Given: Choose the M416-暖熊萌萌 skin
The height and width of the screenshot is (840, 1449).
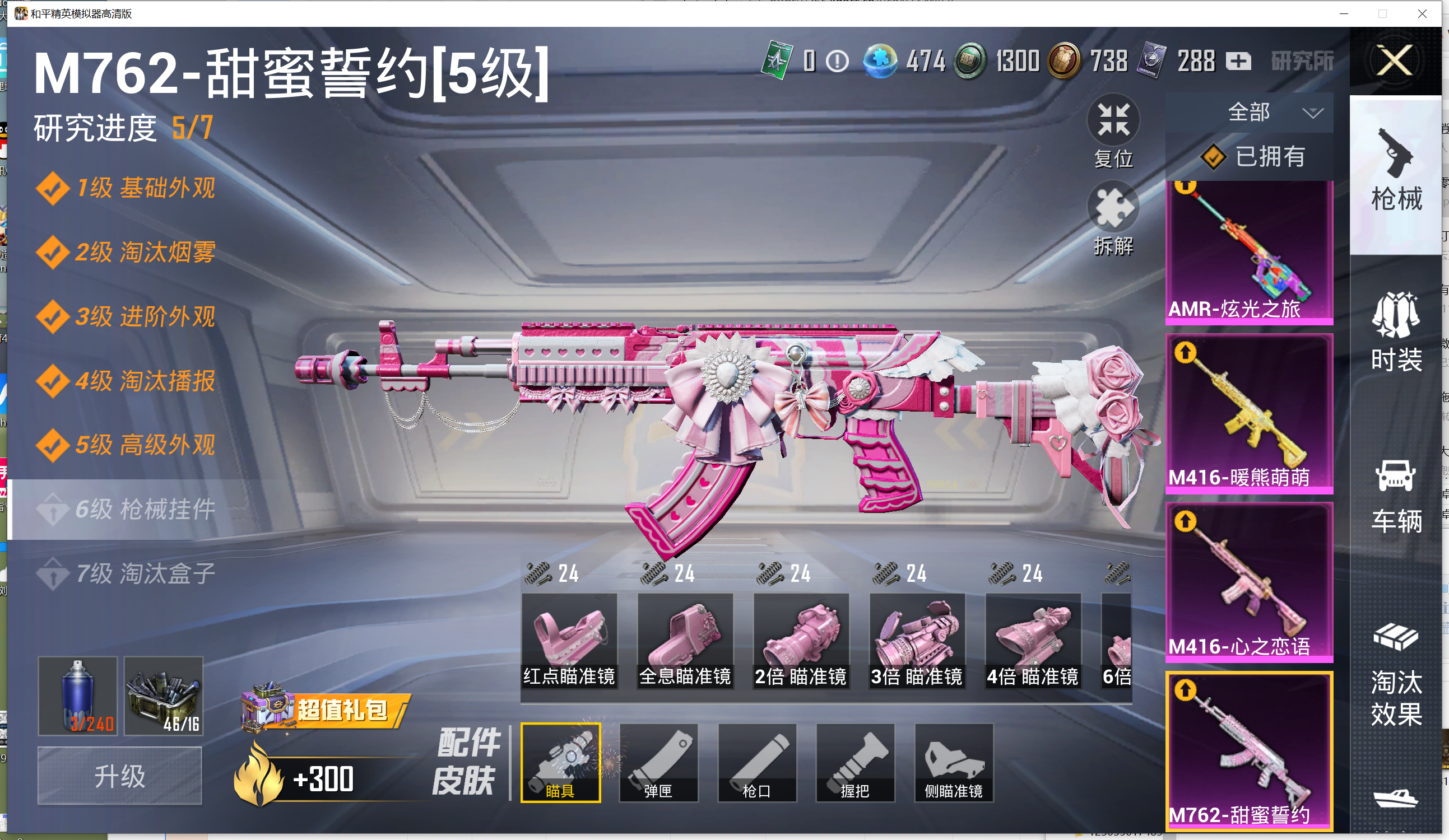Looking at the screenshot, I should pyautogui.click(x=1249, y=414).
